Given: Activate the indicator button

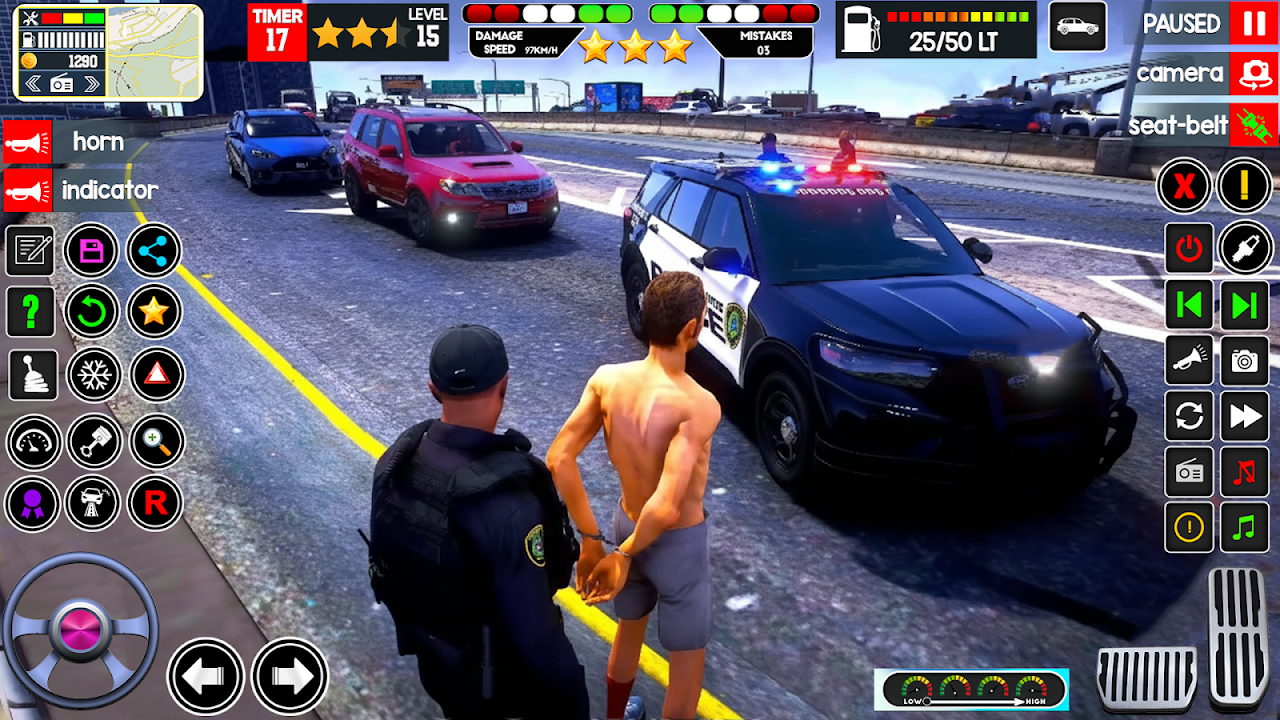Looking at the screenshot, I should point(28,190).
